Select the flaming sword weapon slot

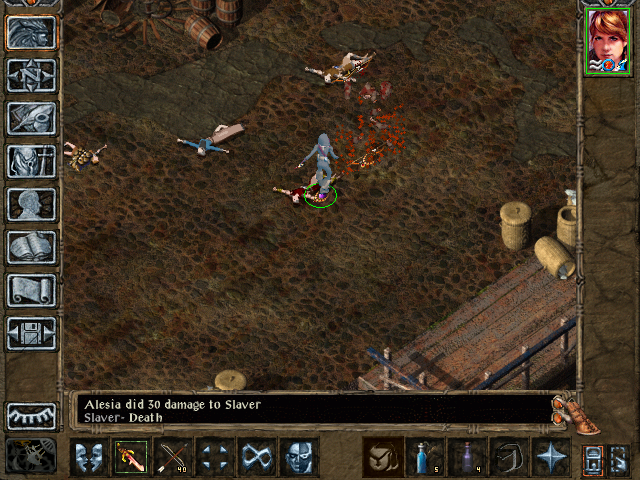[x=131, y=457]
